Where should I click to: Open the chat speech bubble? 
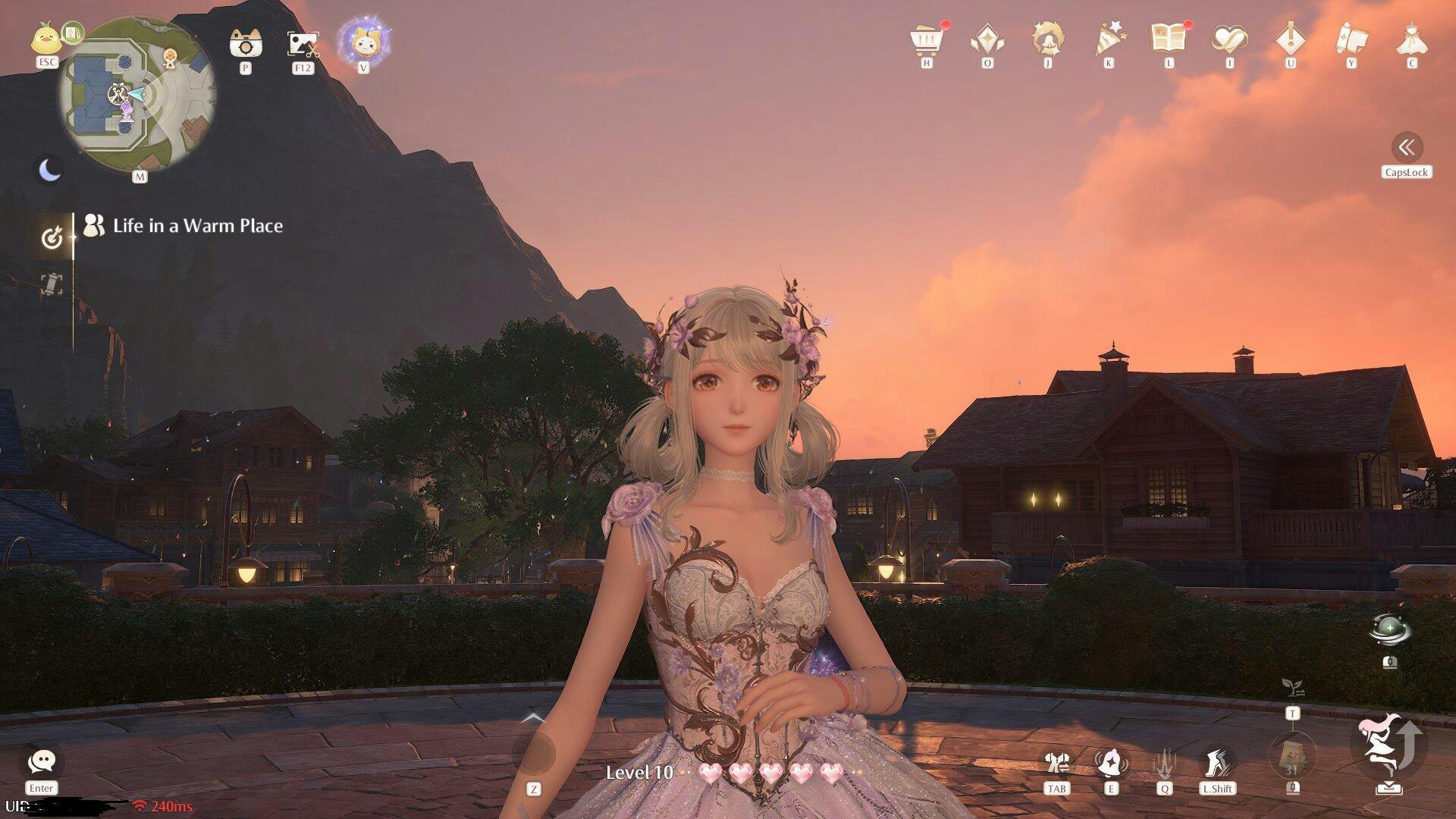41,761
